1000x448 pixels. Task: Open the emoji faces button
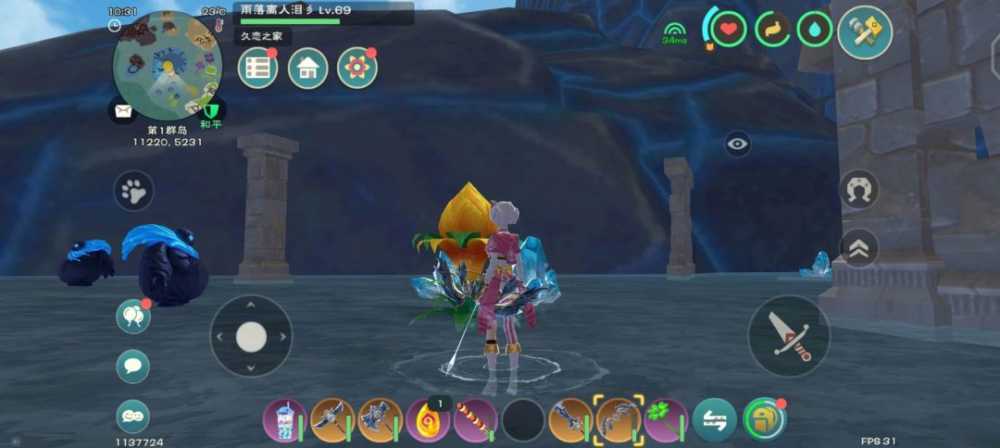coord(133,414)
